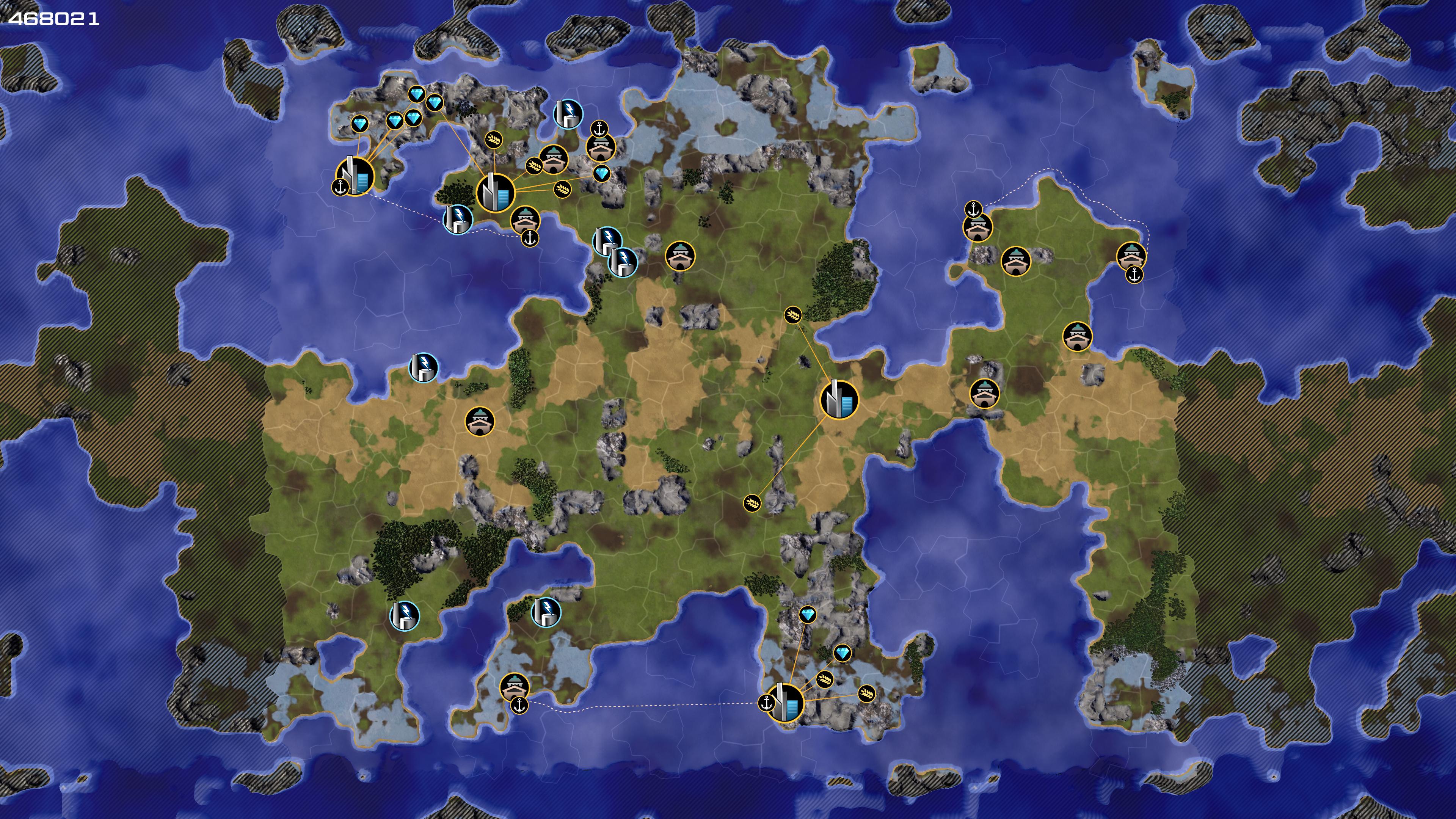Open the city connected to exactly two wheat fields
The height and width of the screenshot is (819, 1456).
[x=839, y=400]
